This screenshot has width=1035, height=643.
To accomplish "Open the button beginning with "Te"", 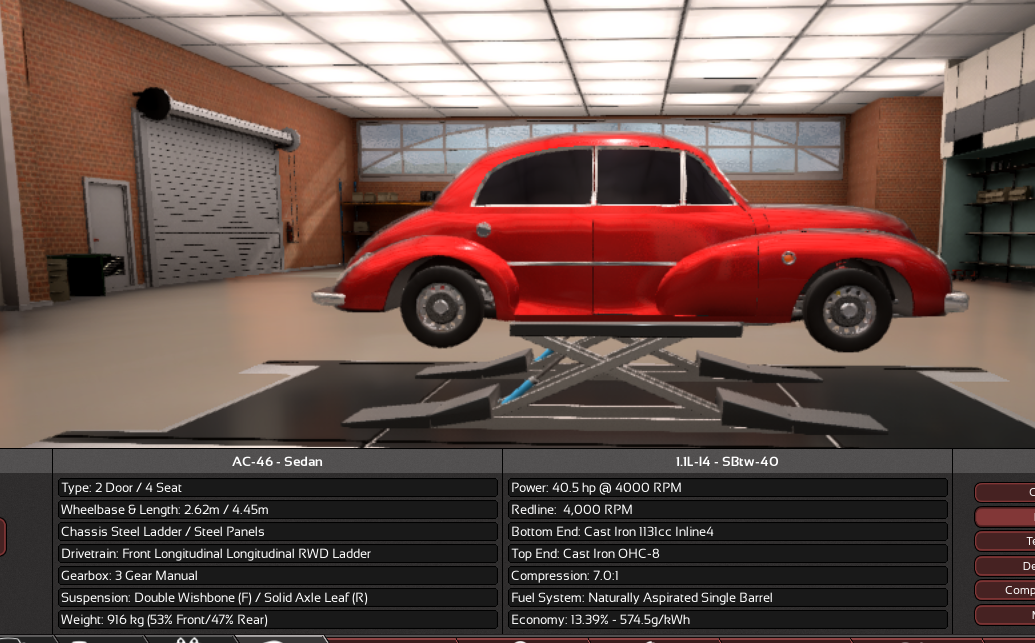I will 1006,541.
